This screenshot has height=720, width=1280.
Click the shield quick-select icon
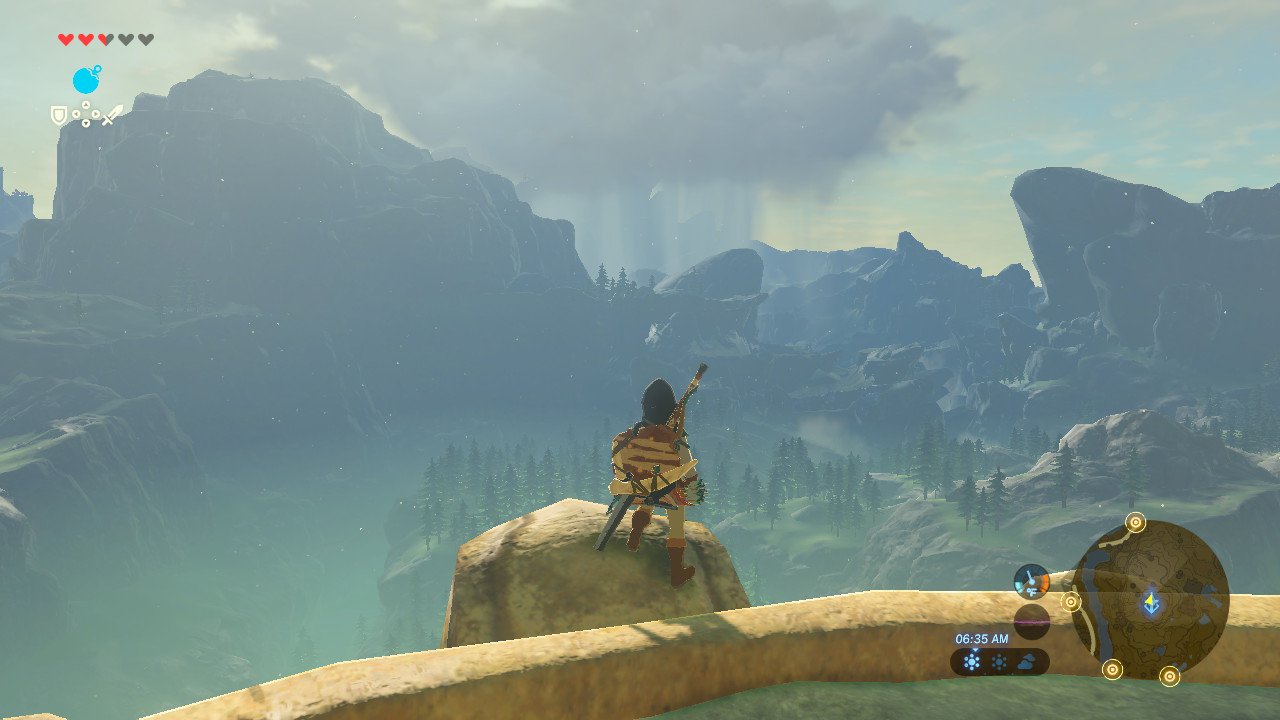(59, 116)
